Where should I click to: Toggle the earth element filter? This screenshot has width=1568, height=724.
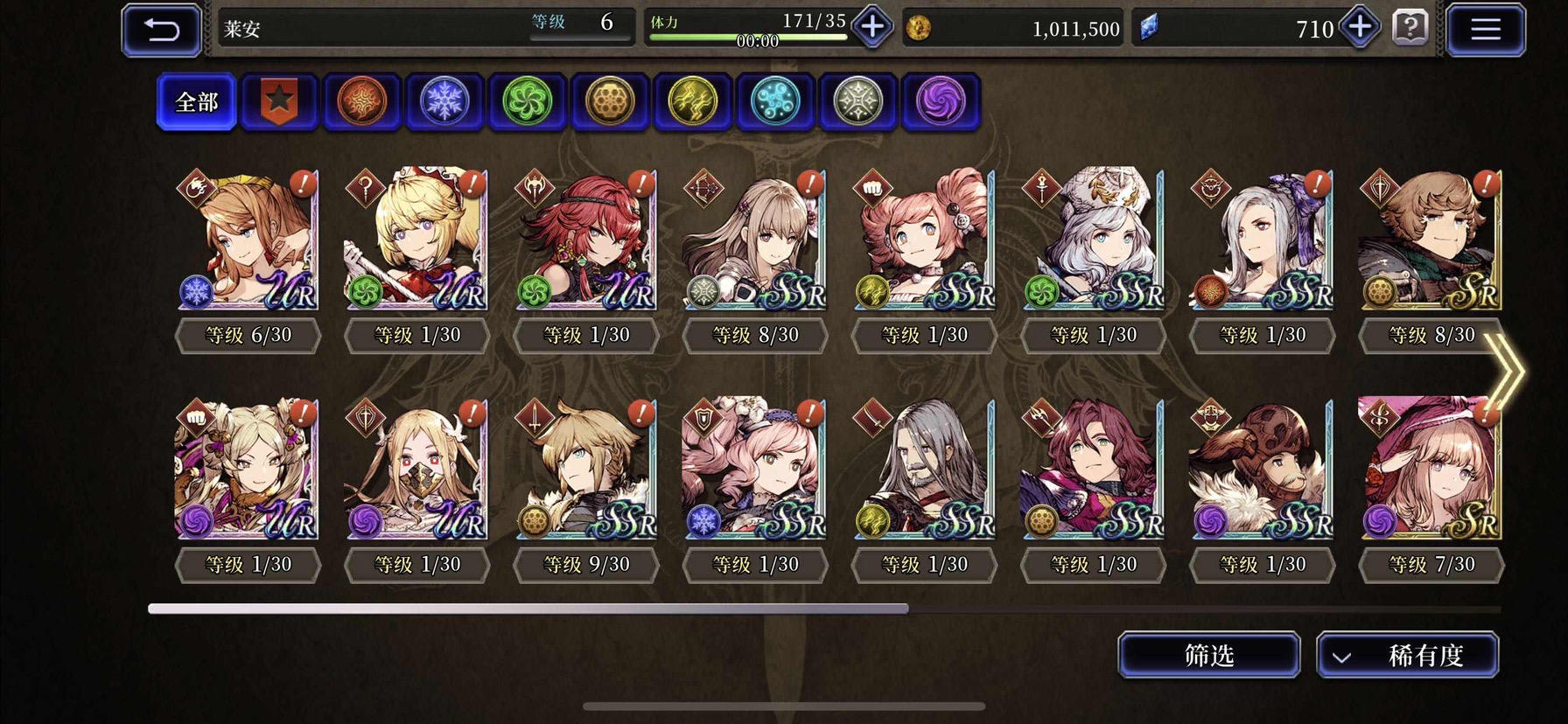(x=610, y=101)
